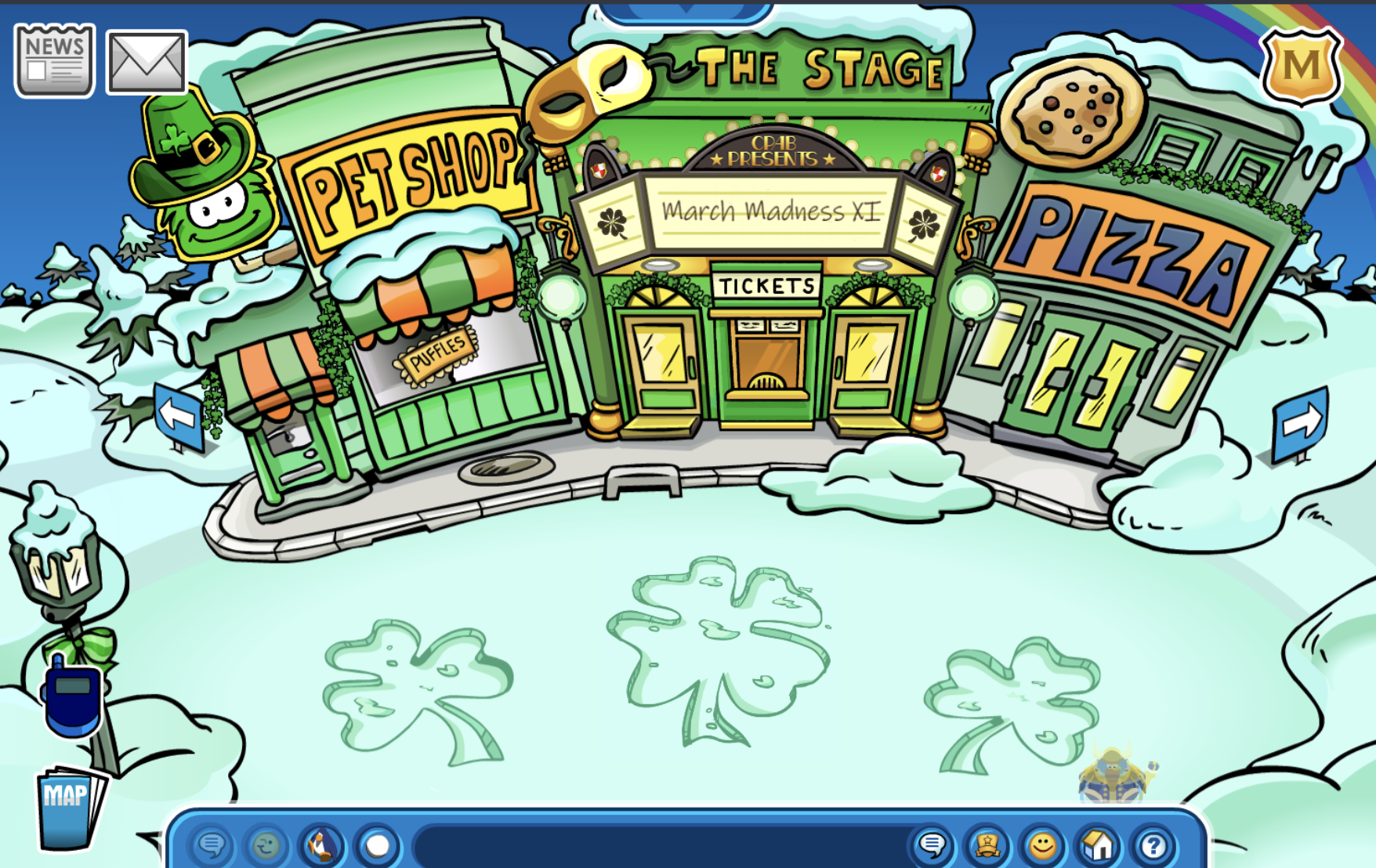
Task: Open the penguin actions menu
Action: (x=321, y=845)
